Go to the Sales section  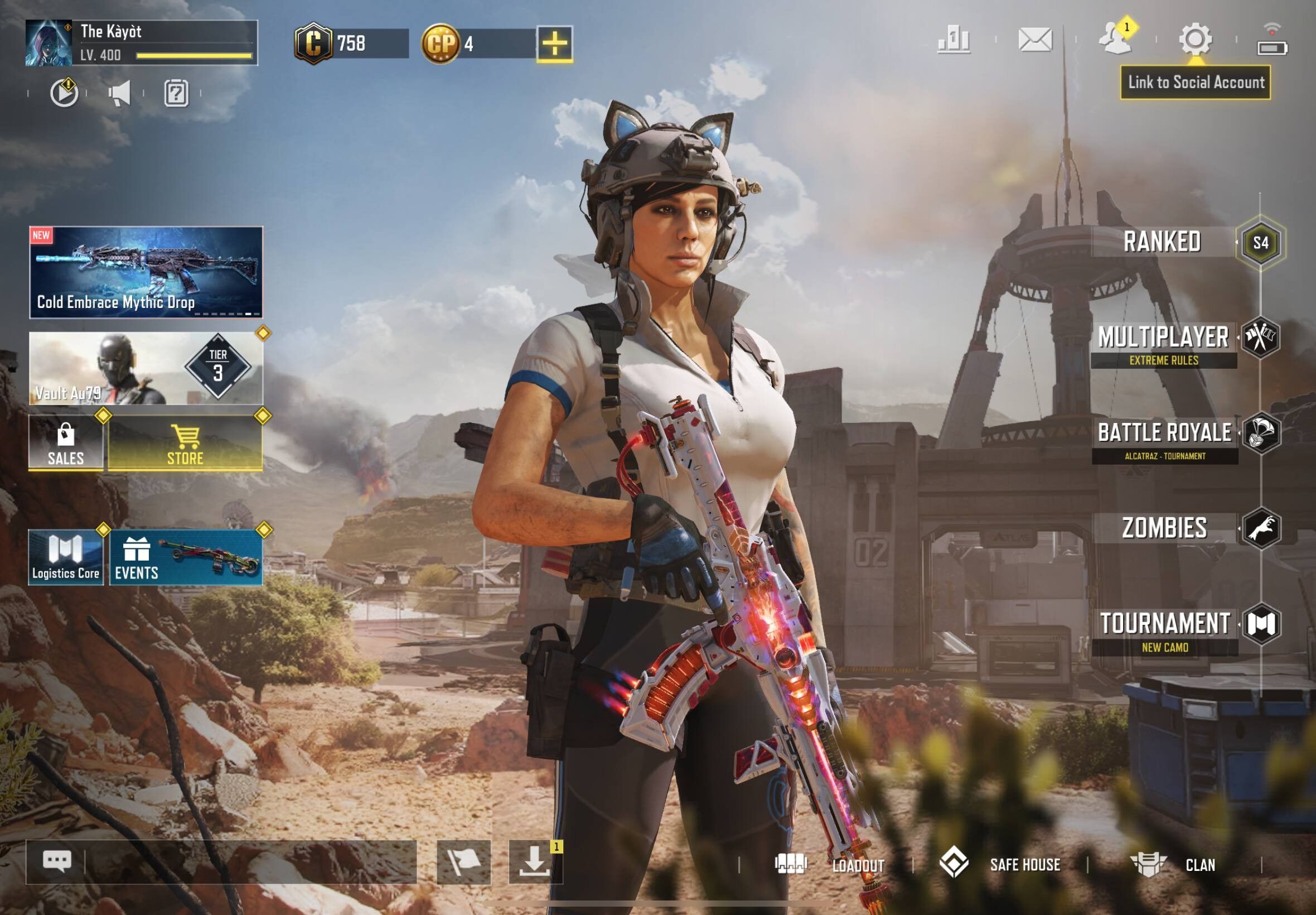point(66,444)
